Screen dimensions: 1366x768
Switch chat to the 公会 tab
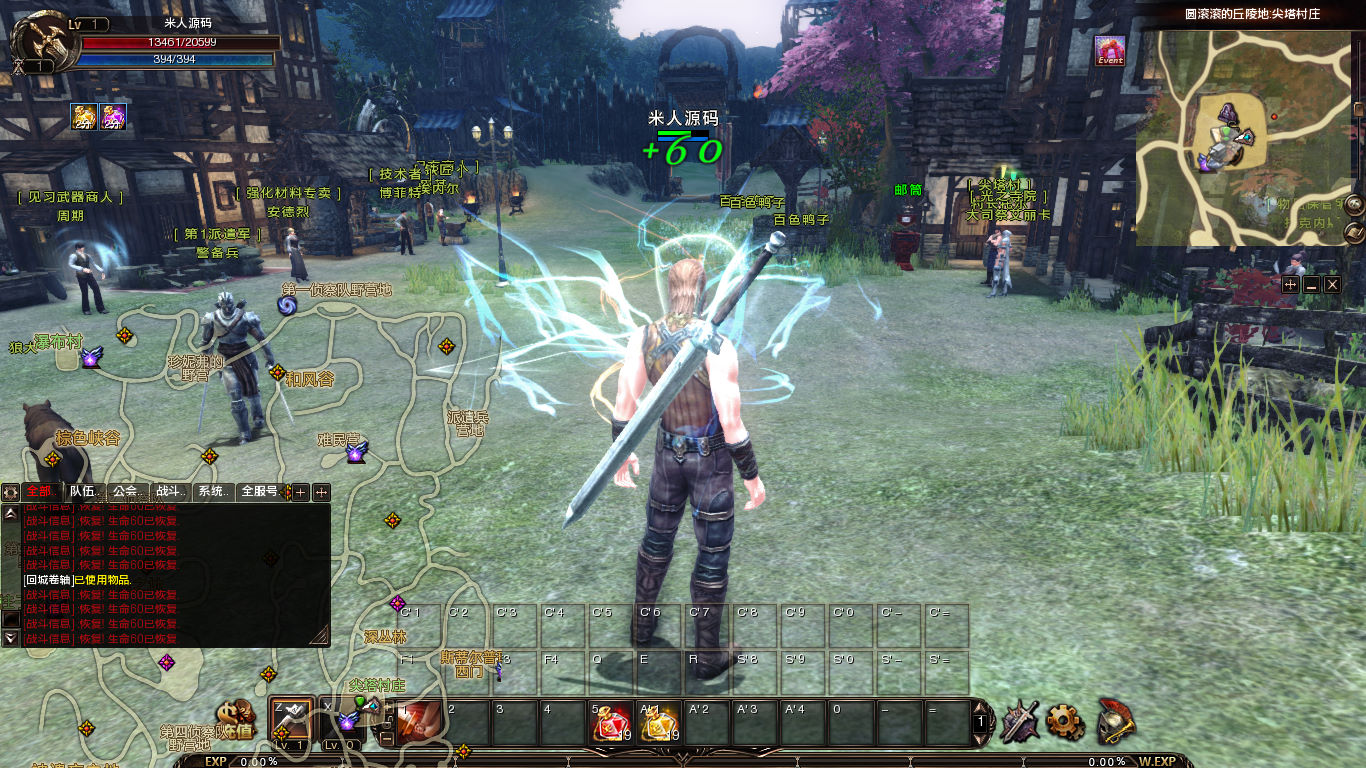click(x=126, y=492)
